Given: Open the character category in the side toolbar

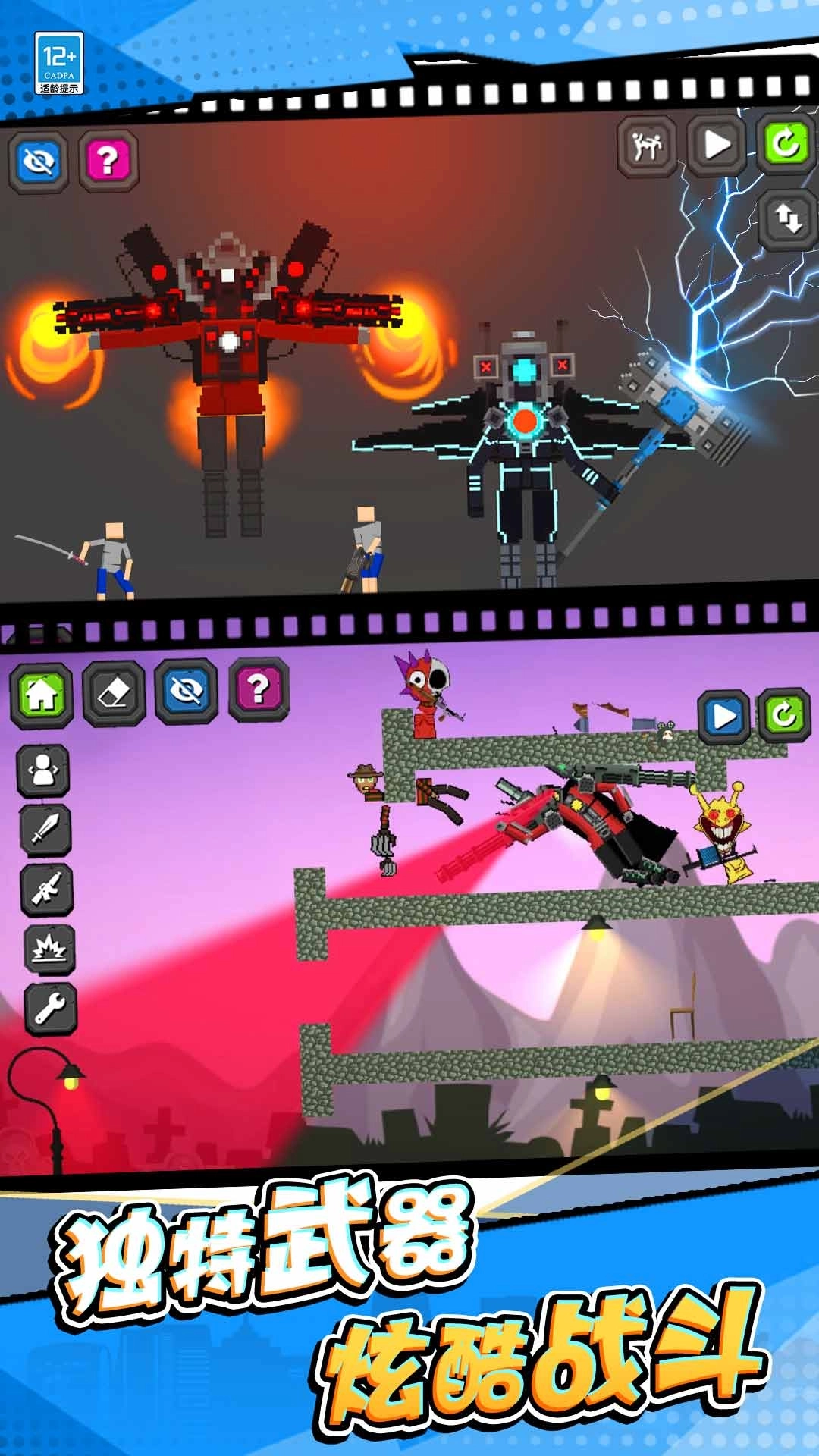Looking at the screenshot, I should pyautogui.click(x=44, y=770).
